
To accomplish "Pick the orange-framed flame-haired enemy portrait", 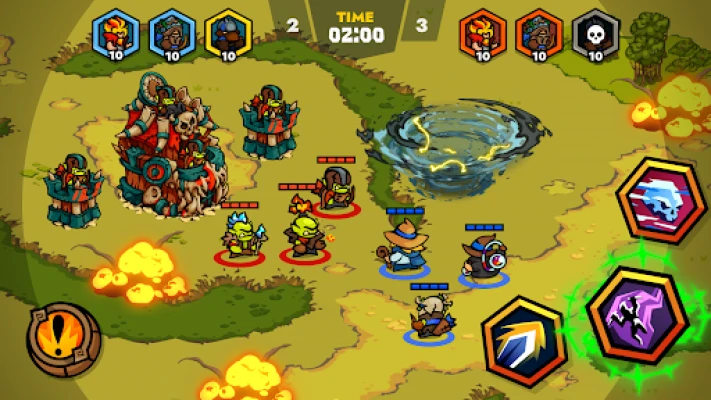I will tap(483, 35).
